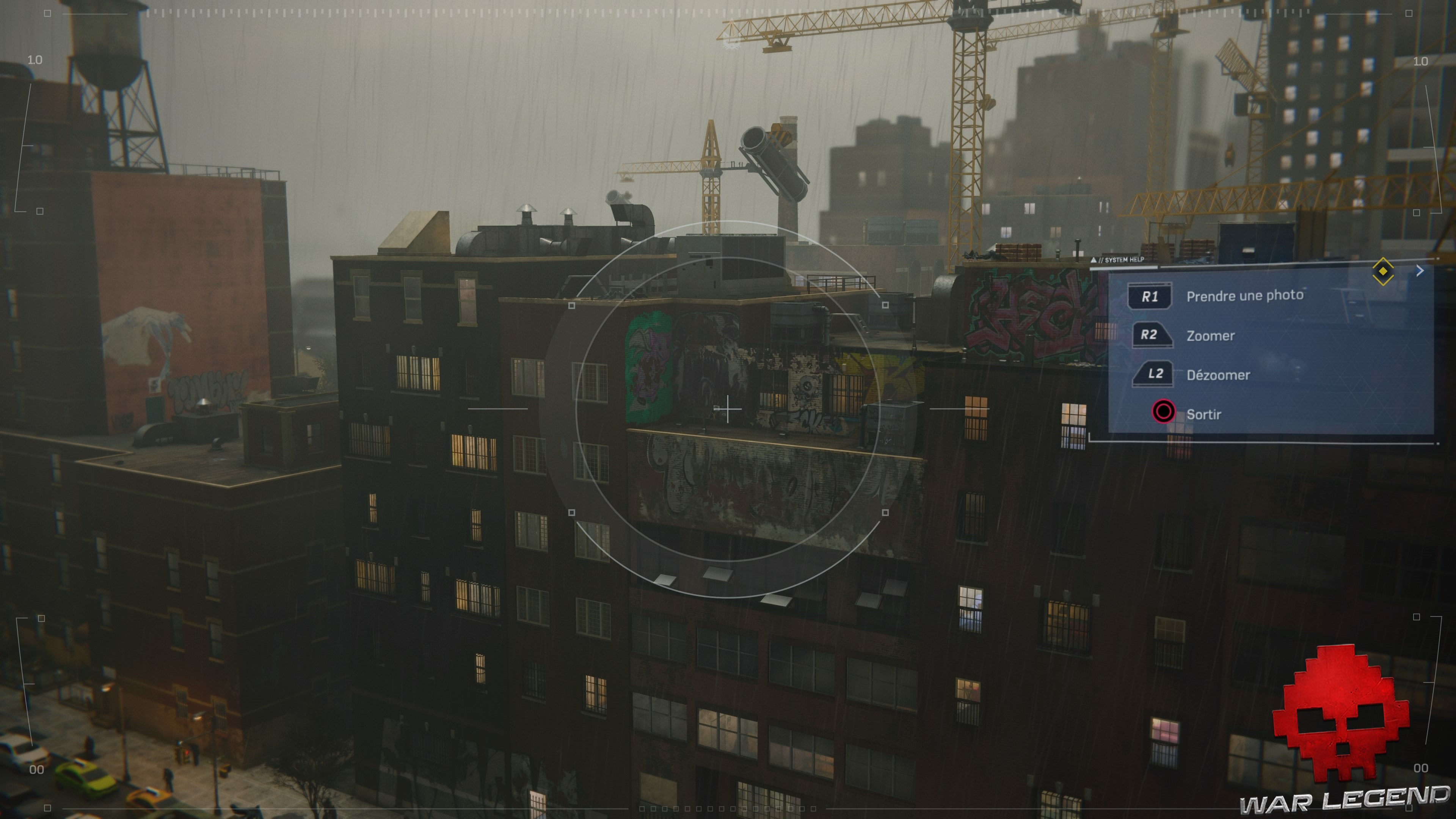Expand the help panel via the right chevron

pos(1420,270)
